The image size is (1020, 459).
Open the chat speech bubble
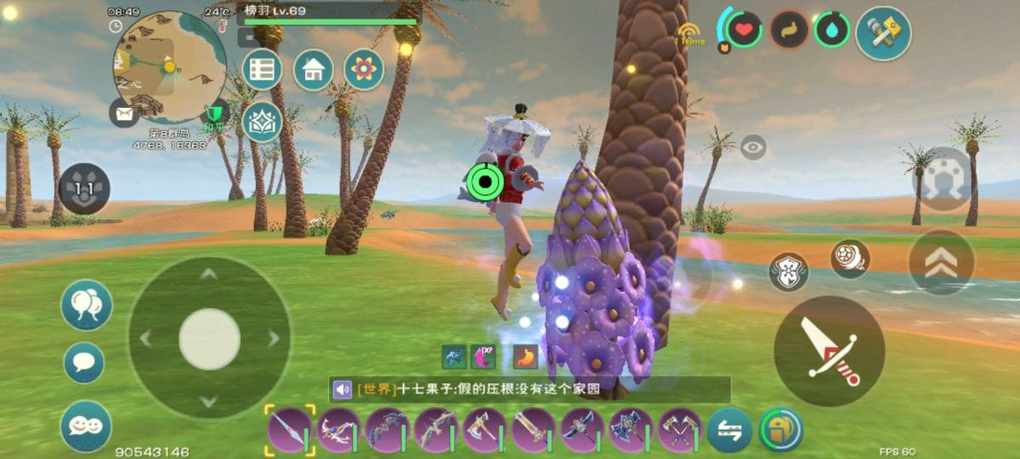(84, 362)
